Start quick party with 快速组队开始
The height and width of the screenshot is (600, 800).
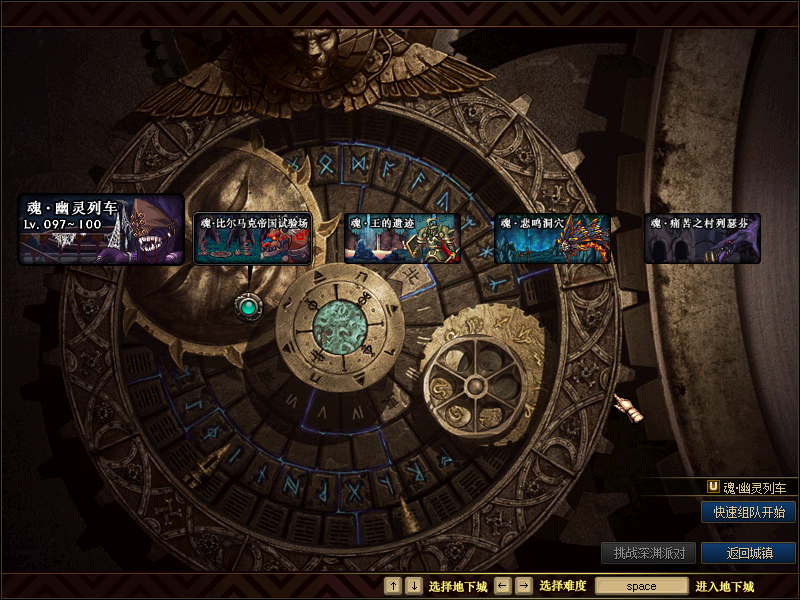(x=748, y=512)
